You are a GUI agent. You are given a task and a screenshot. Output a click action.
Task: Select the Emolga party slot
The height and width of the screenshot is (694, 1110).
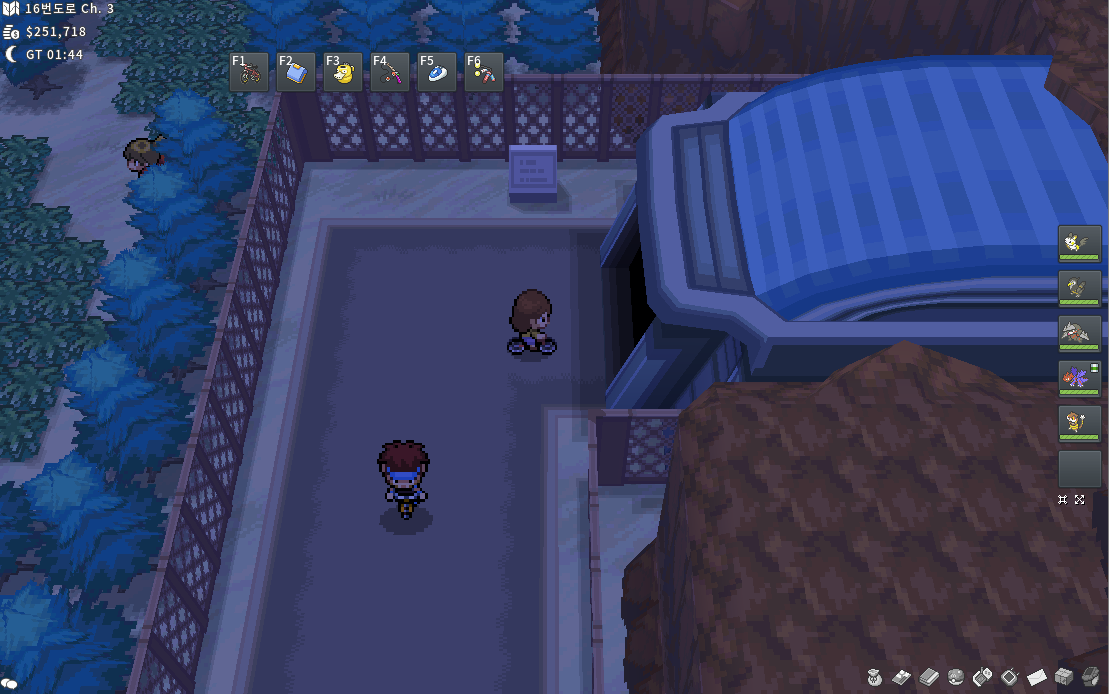pyautogui.click(x=1079, y=243)
